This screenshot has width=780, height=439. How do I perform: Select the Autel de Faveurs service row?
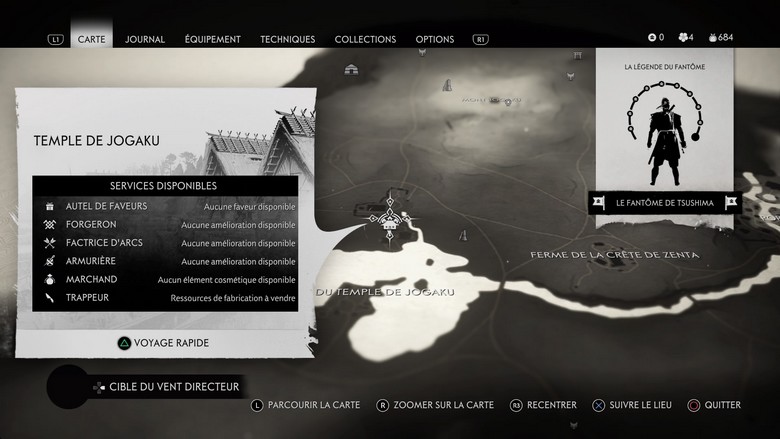[166, 206]
